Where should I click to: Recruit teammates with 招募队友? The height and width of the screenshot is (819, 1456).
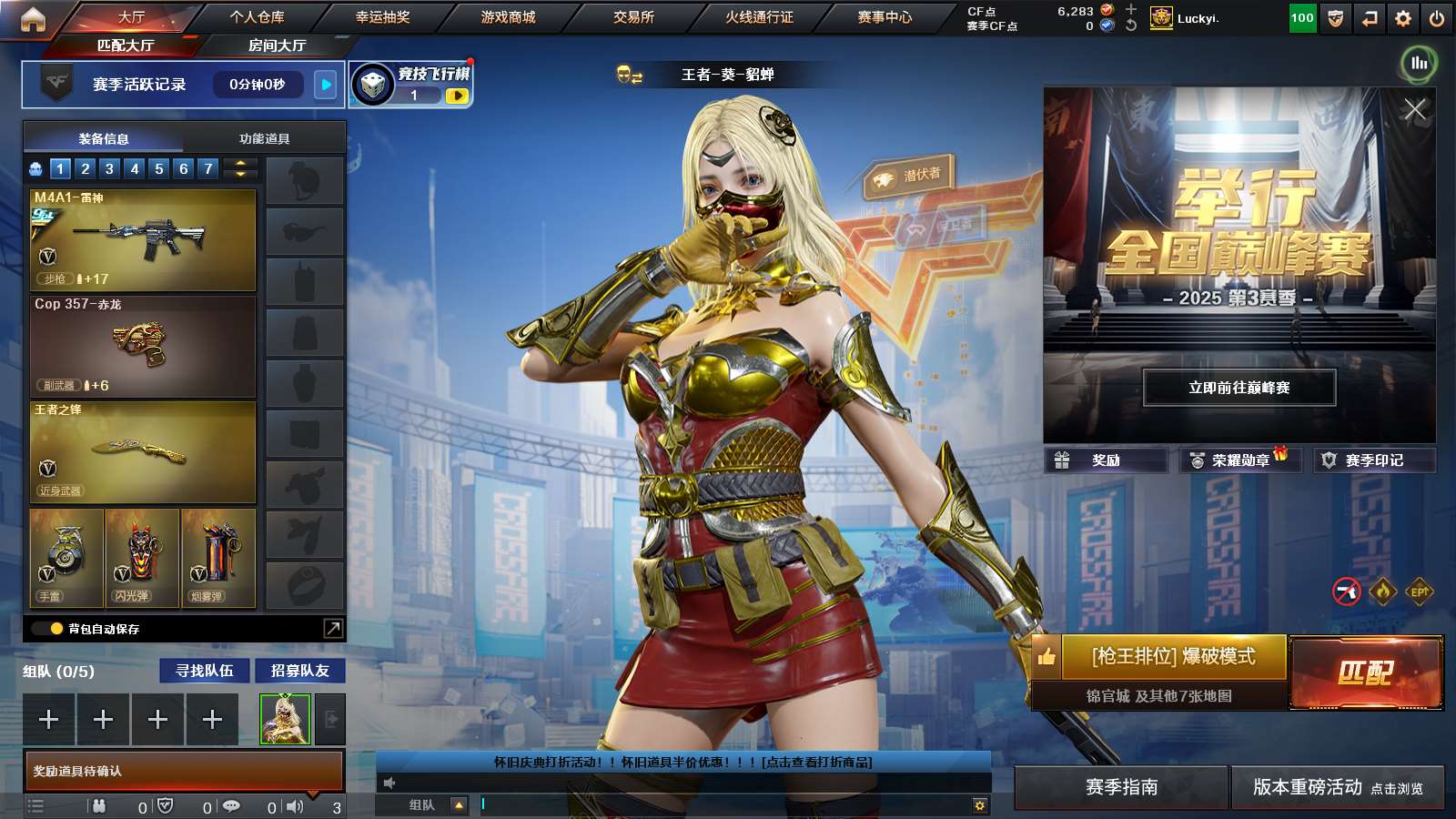pos(299,671)
